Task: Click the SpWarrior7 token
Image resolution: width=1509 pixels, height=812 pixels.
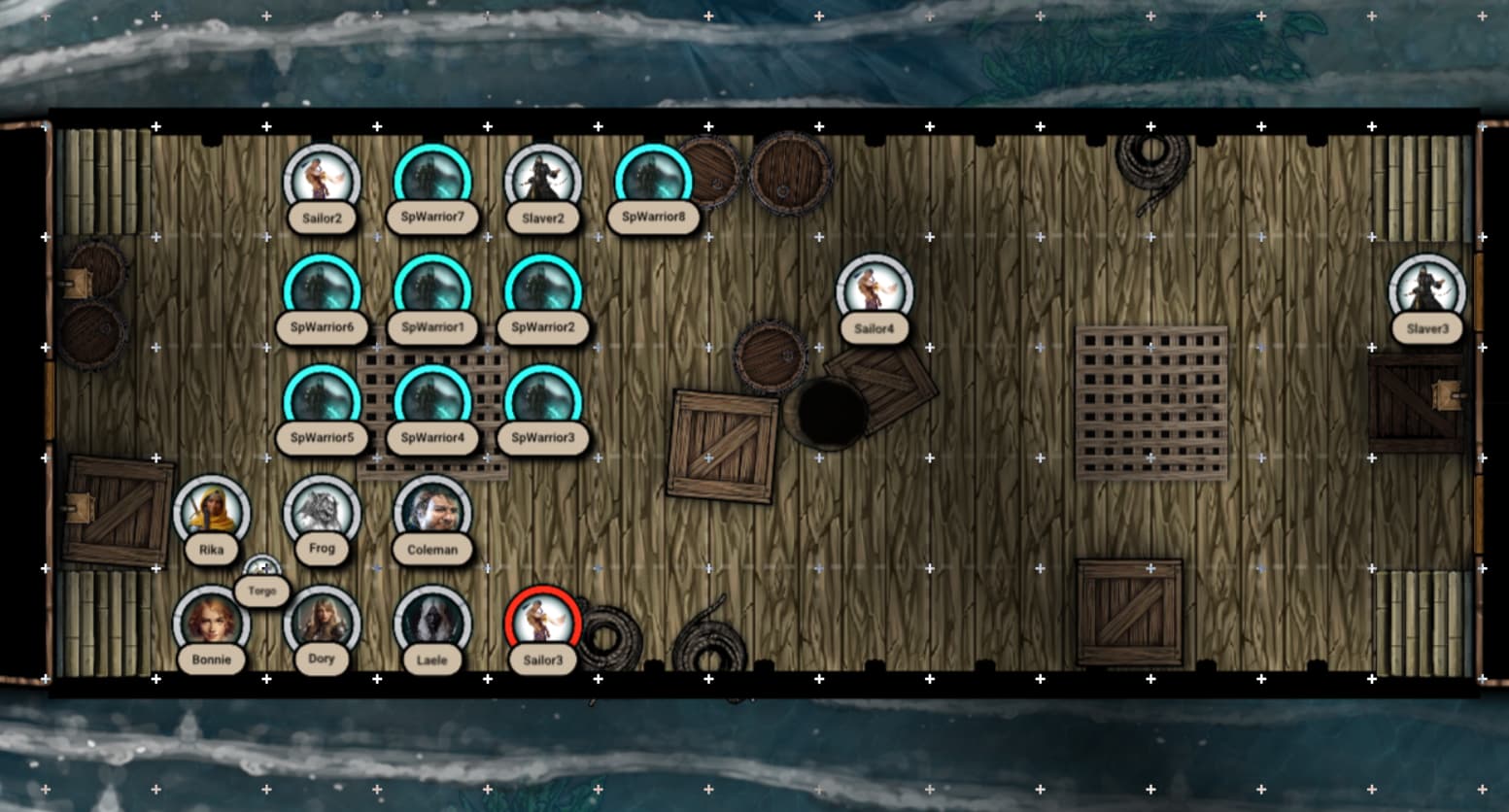Action: (x=432, y=182)
